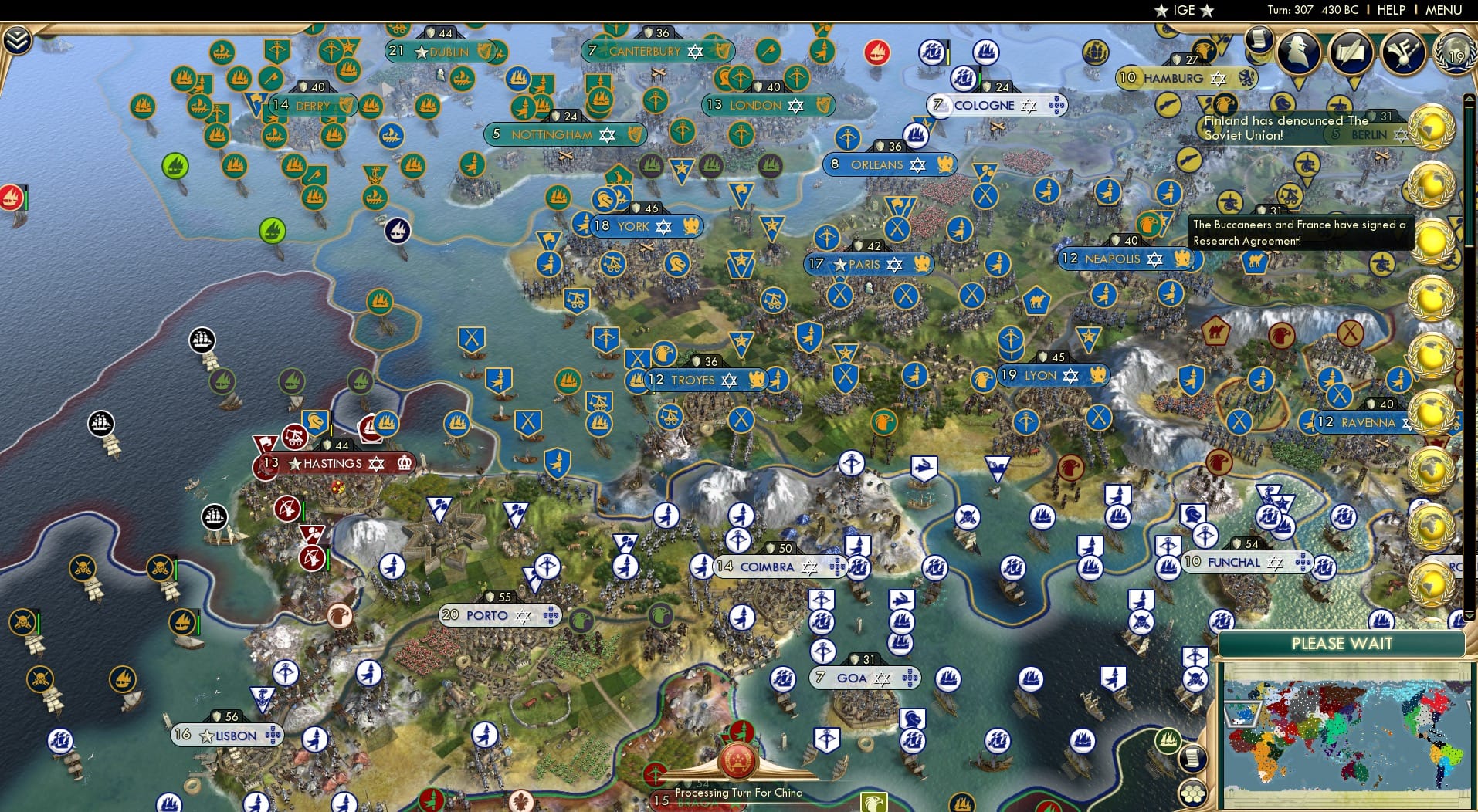Click the Processing Turn For China progress indicator
The height and width of the screenshot is (812, 1478).
[739, 772]
